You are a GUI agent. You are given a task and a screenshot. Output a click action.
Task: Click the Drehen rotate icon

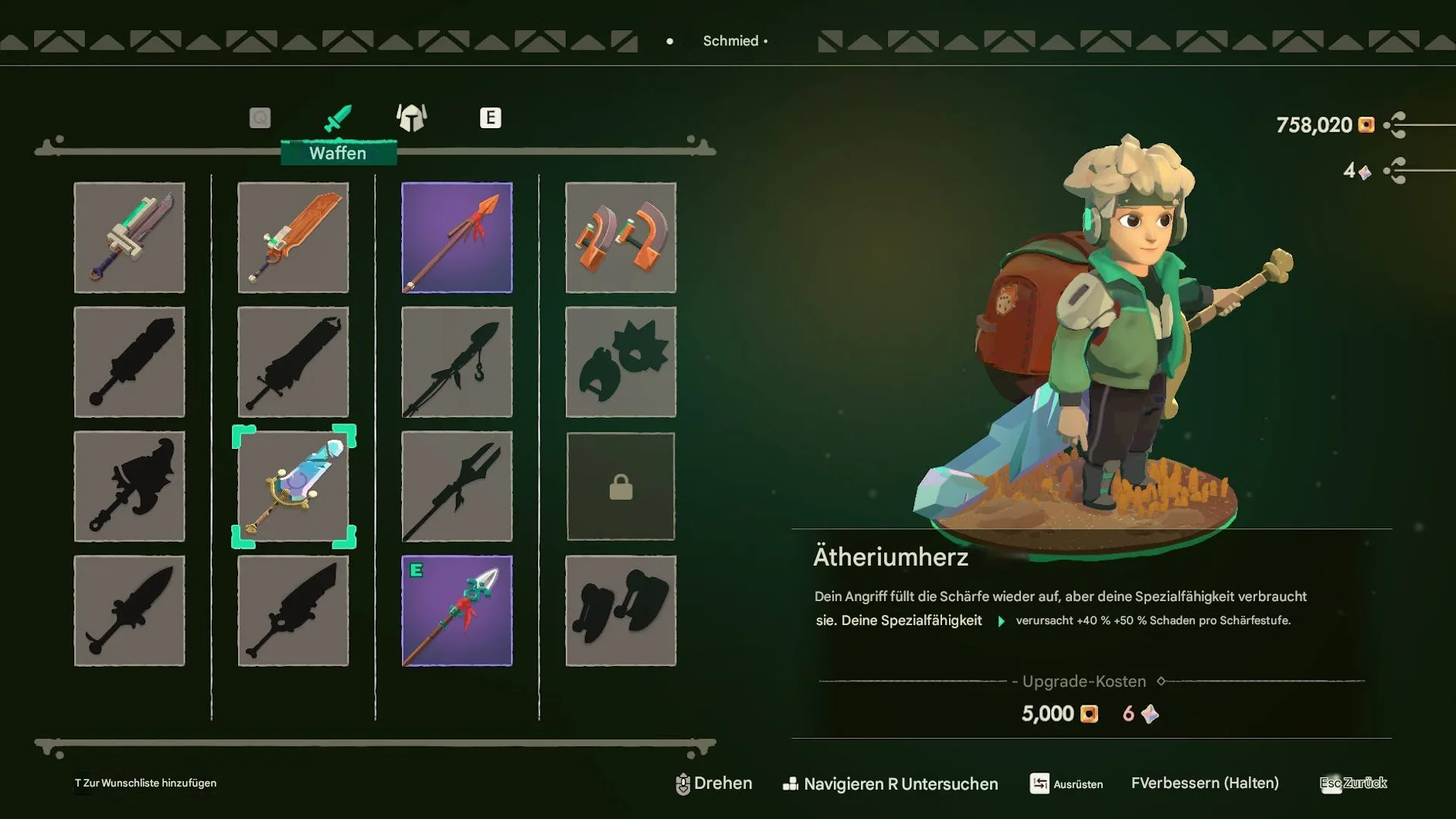click(x=683, y=783)
